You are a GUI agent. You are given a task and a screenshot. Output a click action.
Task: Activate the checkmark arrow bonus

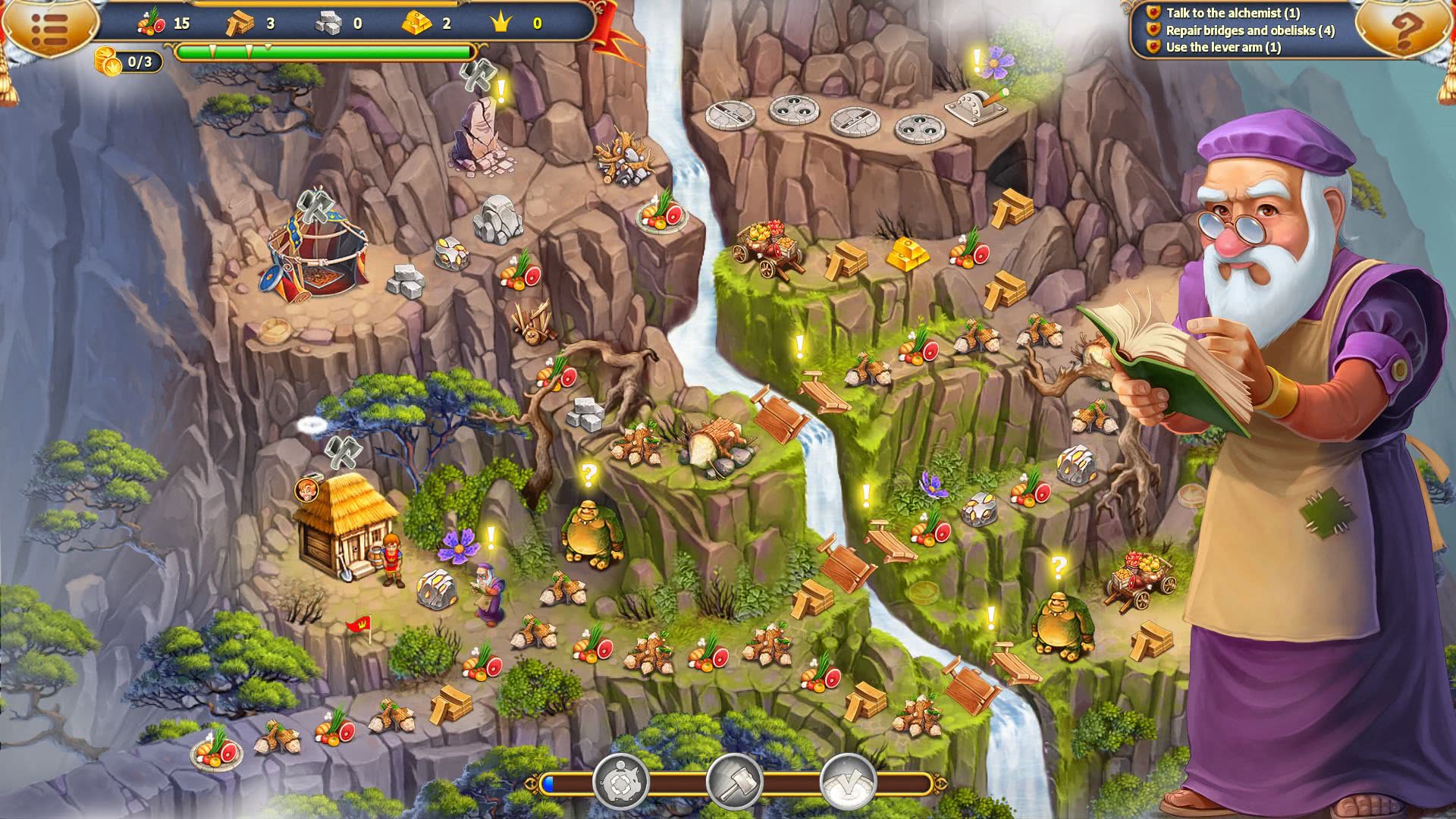pyautogui.click(x=848, y=782)
